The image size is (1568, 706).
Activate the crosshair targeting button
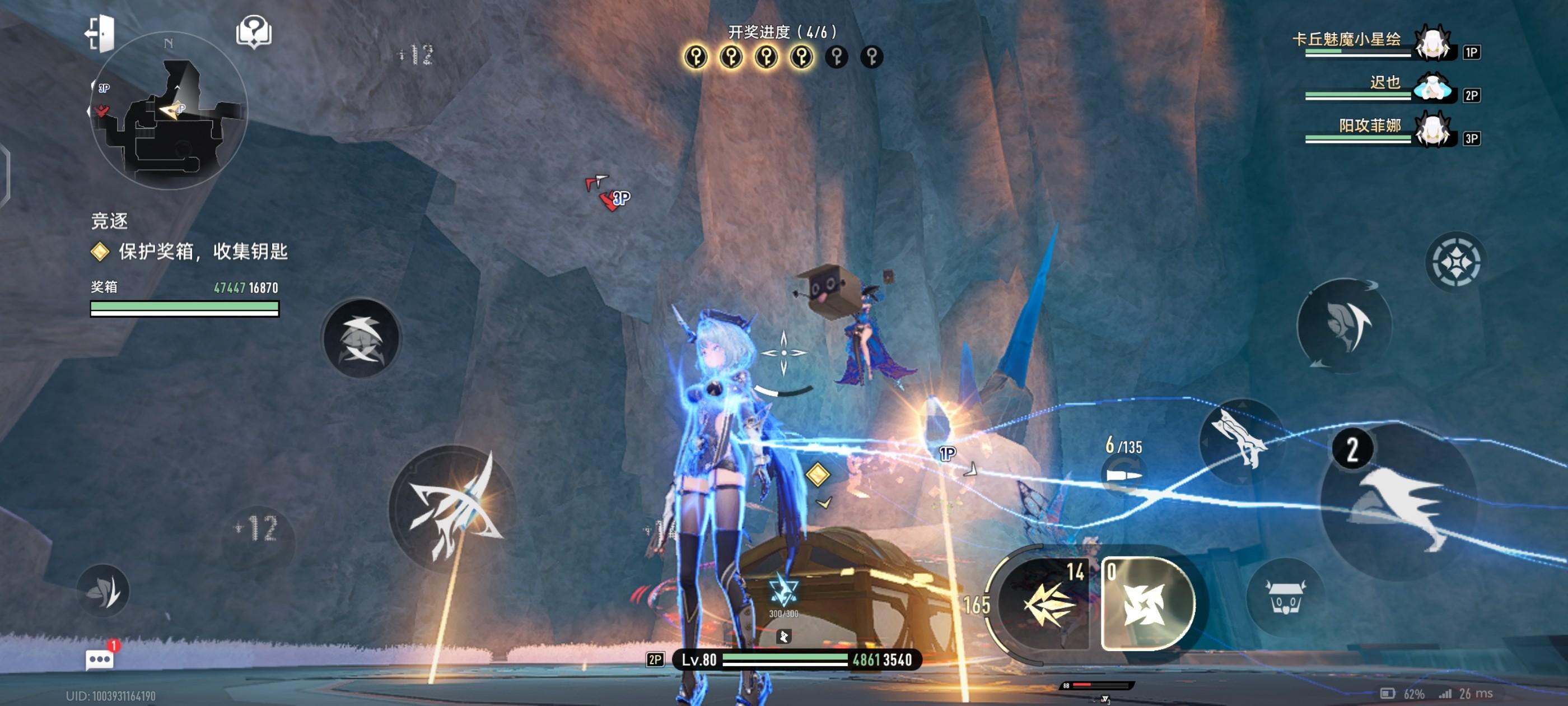[x=1455, y=262]
